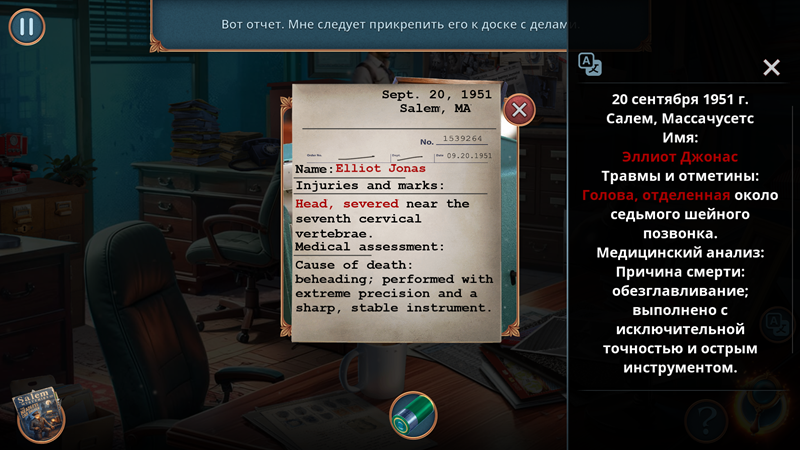Click the dimmed question mark hint button
The image size is (800, 450).
click(705, 414)
